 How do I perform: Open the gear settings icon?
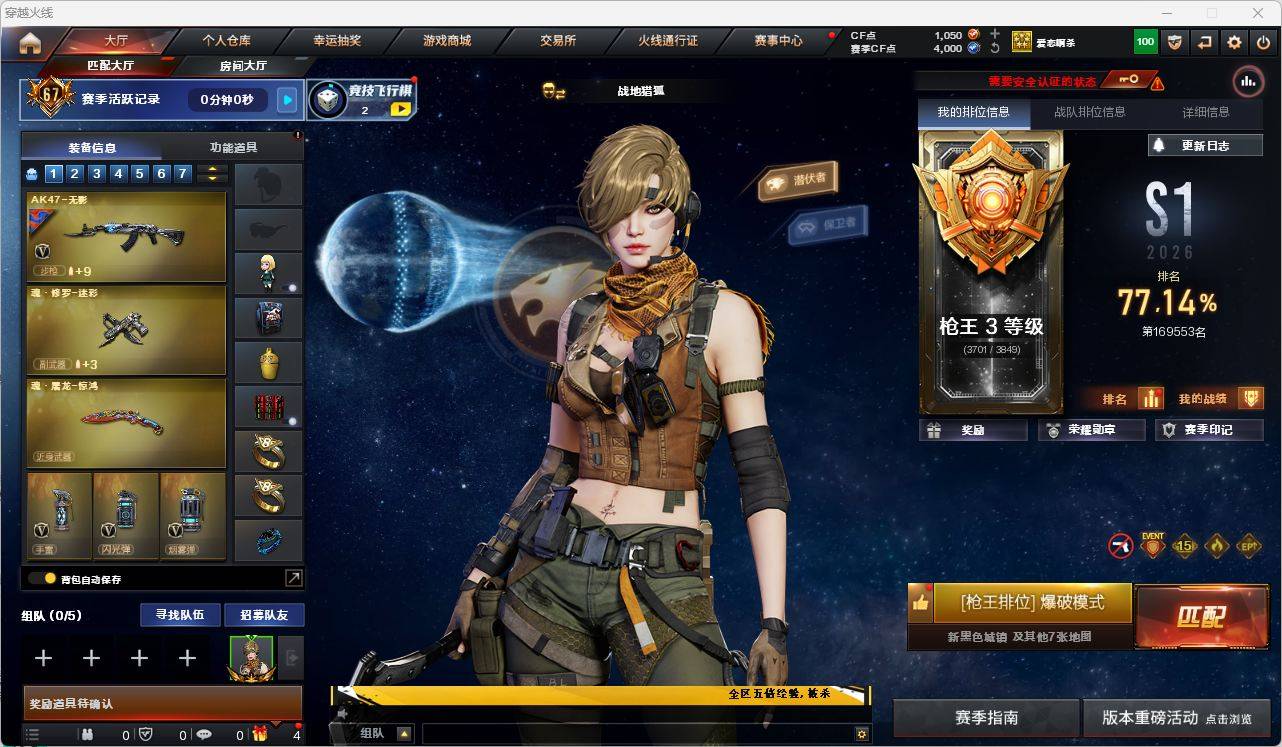tap(1234, 42)
